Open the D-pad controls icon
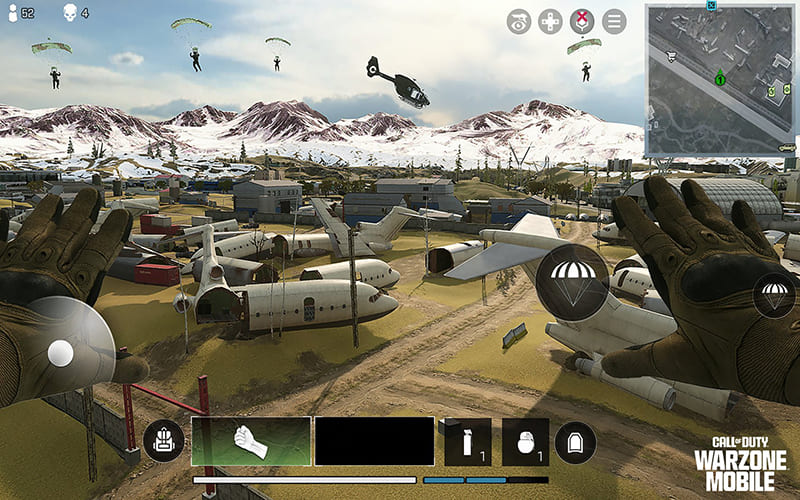 coord(551,21)
